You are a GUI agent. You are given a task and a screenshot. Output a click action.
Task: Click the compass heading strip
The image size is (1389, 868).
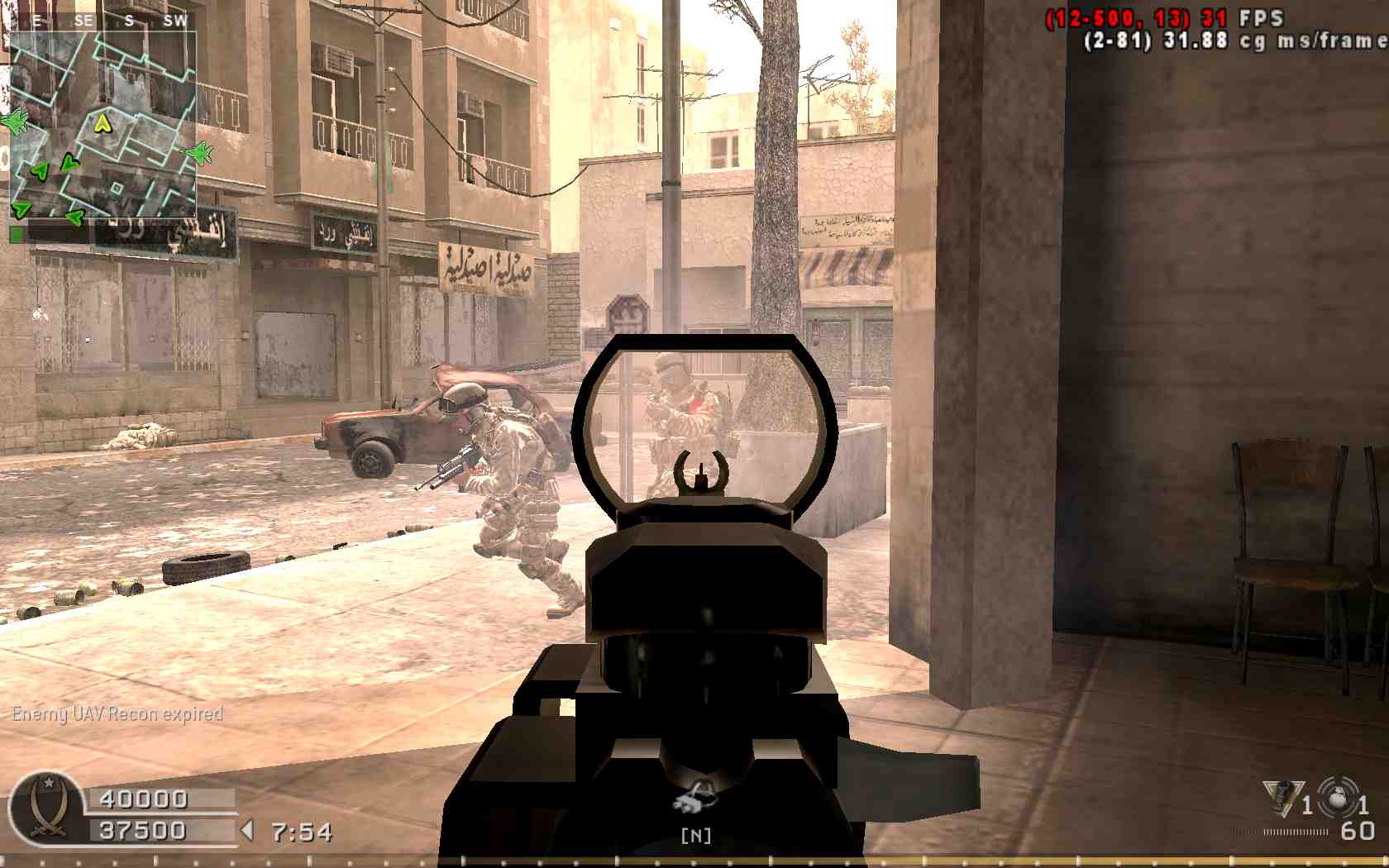[103, 21]
